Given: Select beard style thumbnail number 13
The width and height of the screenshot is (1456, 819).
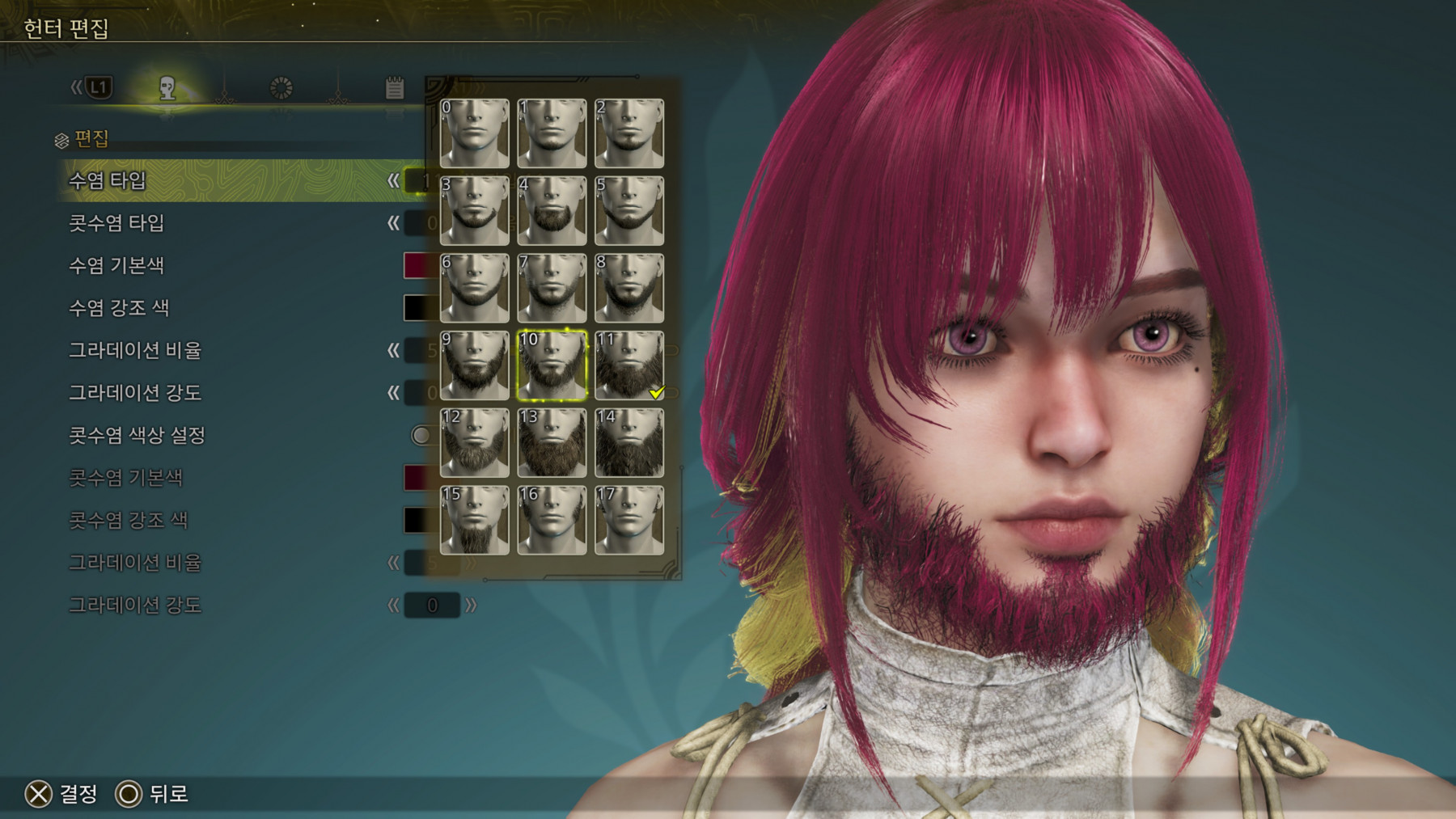Looking at the screenshot, I should point(552,442).
